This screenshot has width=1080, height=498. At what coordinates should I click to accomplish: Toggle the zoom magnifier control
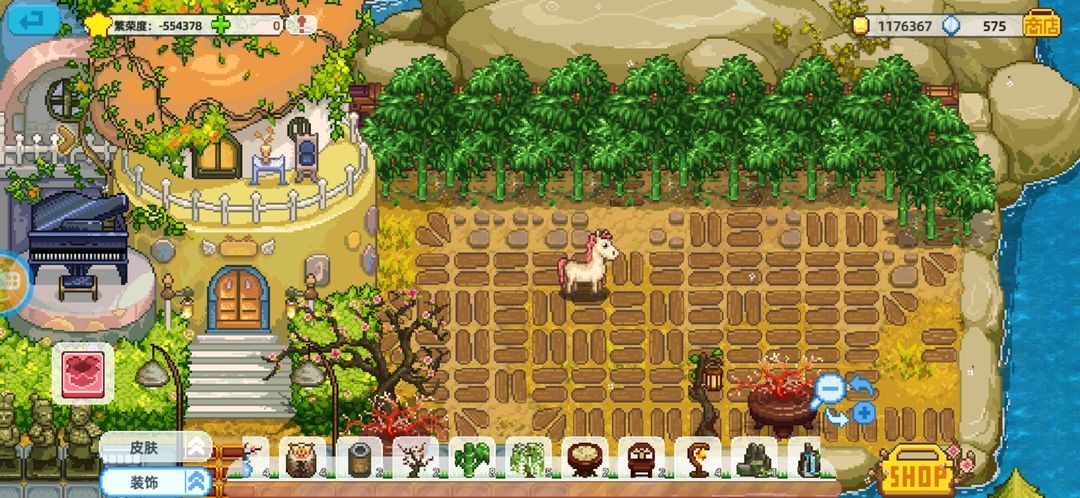point(828,388)
